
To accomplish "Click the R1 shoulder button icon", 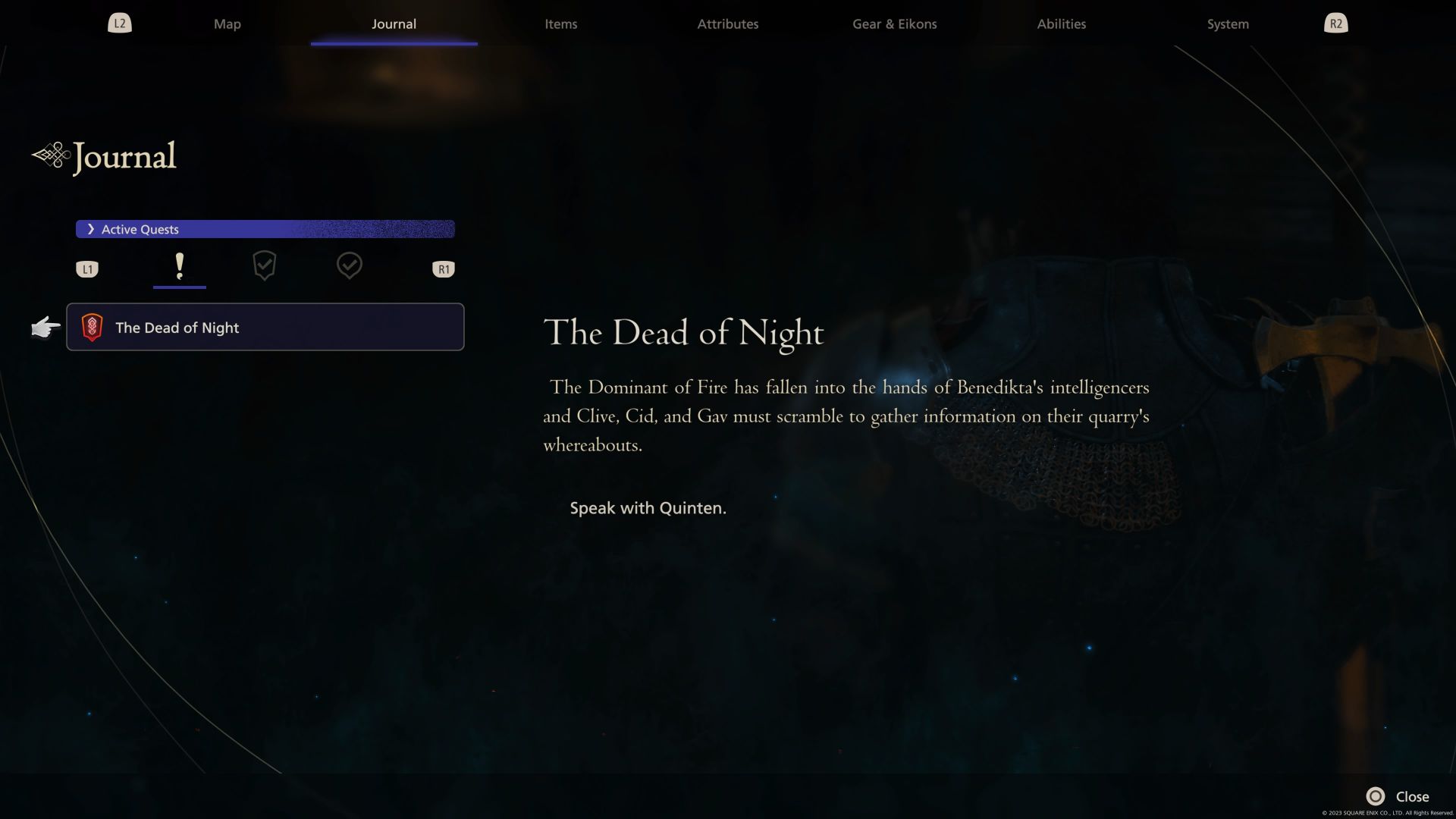I will [x=444, y=268].
